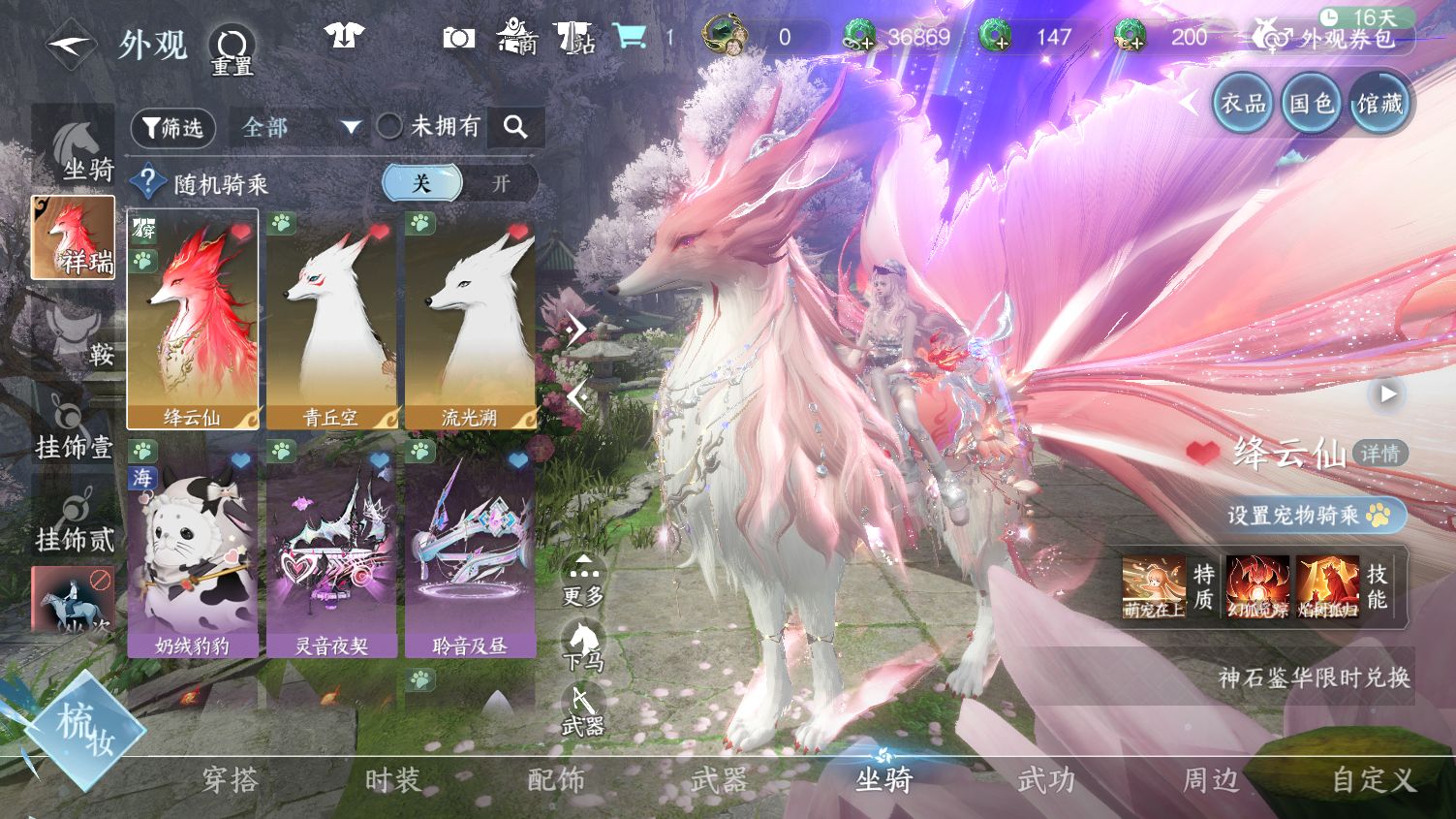Pick the 流光溯 mount card
The height and width of the screenshot is (819, 1456).
pos(470,319)
